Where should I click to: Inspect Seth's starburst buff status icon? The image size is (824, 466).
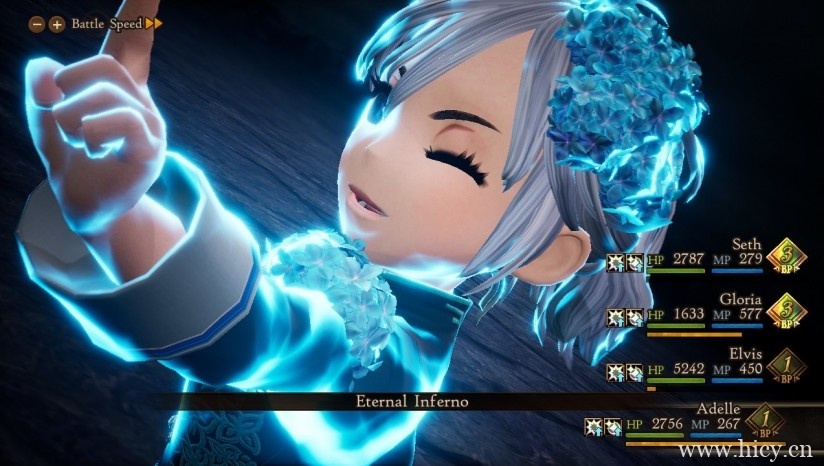pos(615,262)
